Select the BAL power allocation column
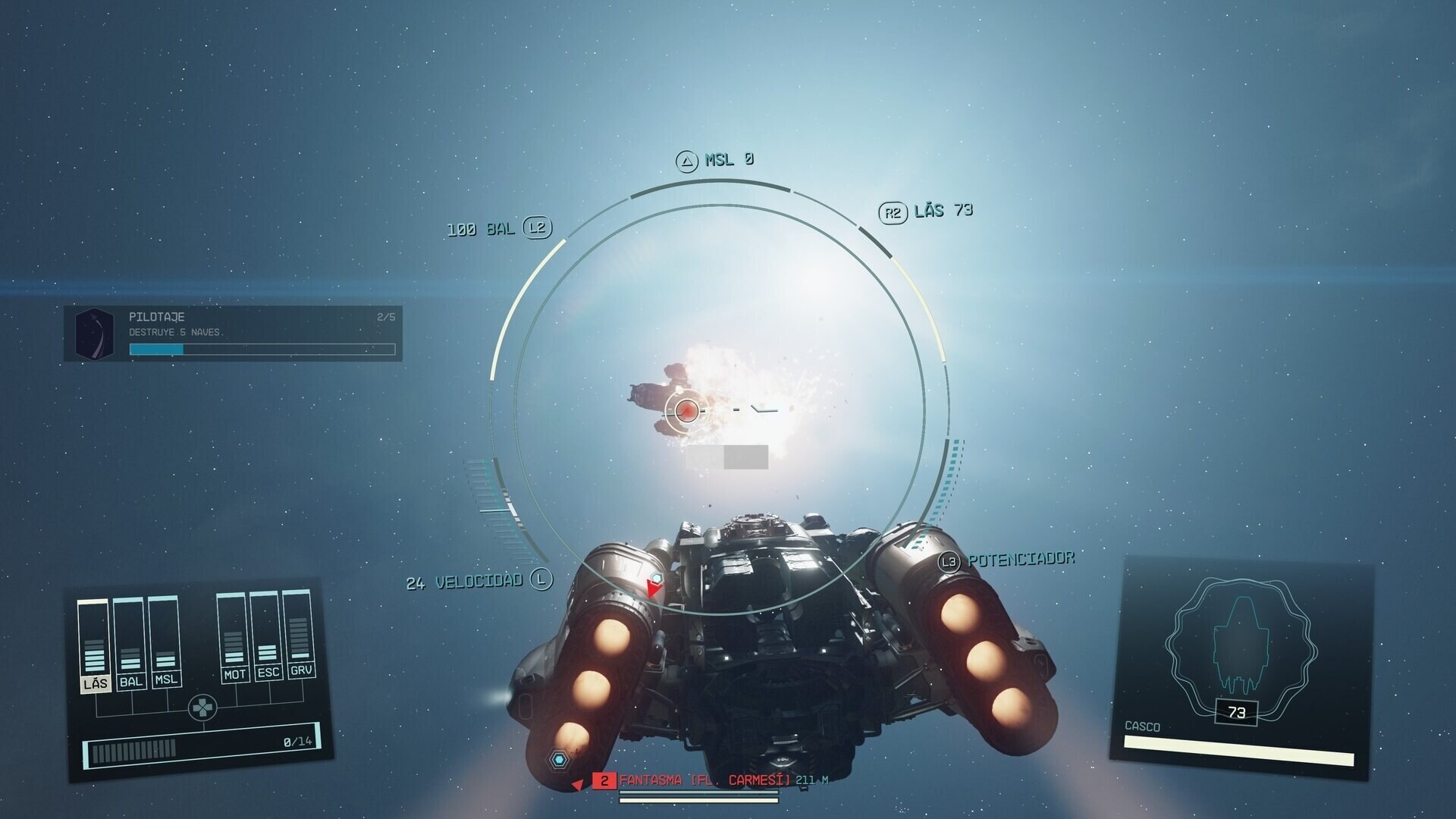Image resolution: width=1456 pixels, height=819 pixels. coord(130,644)
